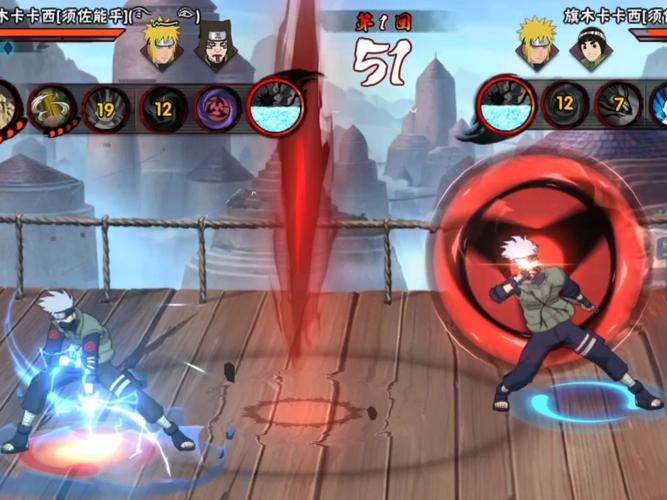The height and width of the screenshot is (500, 667).
Task: Tap the ultimate gauge beside the Sharingan icon
Action: click(x=275, y=107)
